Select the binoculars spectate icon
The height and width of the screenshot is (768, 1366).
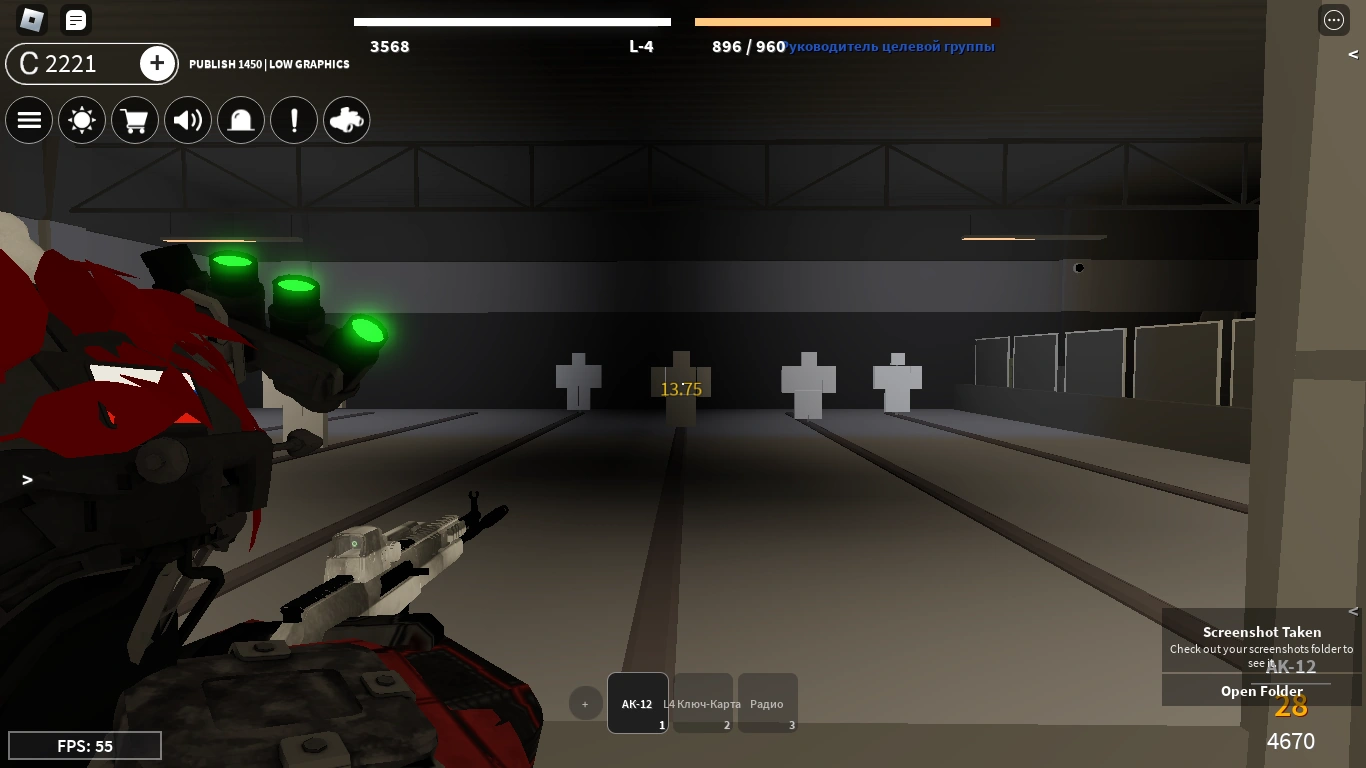(x=347, y=120)
